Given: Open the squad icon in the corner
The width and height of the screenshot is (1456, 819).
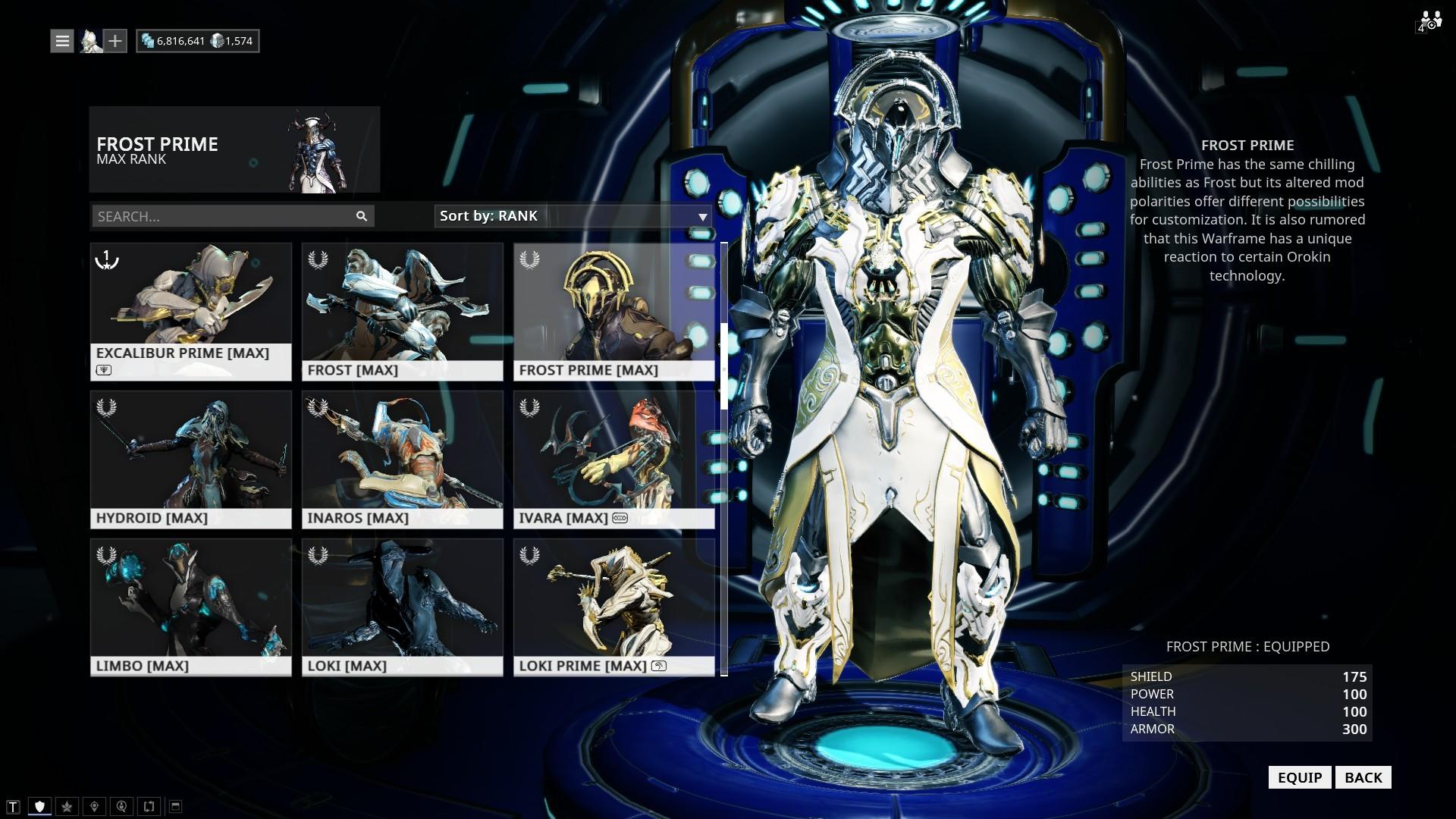Looking at the screenshot, I should pos(1430,20).
